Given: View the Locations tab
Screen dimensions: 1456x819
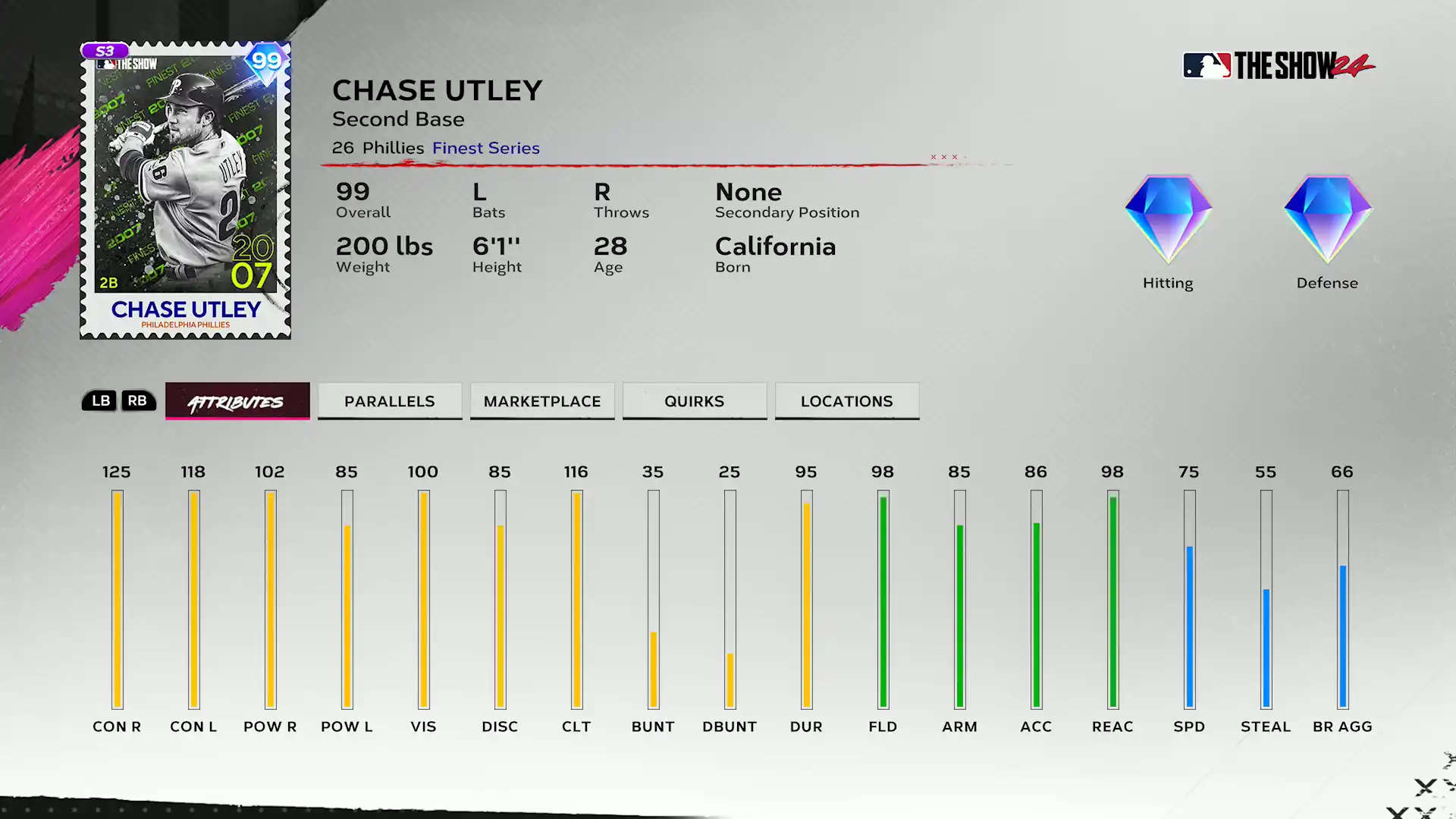Looking at the screenshot, I should (847, 401).
